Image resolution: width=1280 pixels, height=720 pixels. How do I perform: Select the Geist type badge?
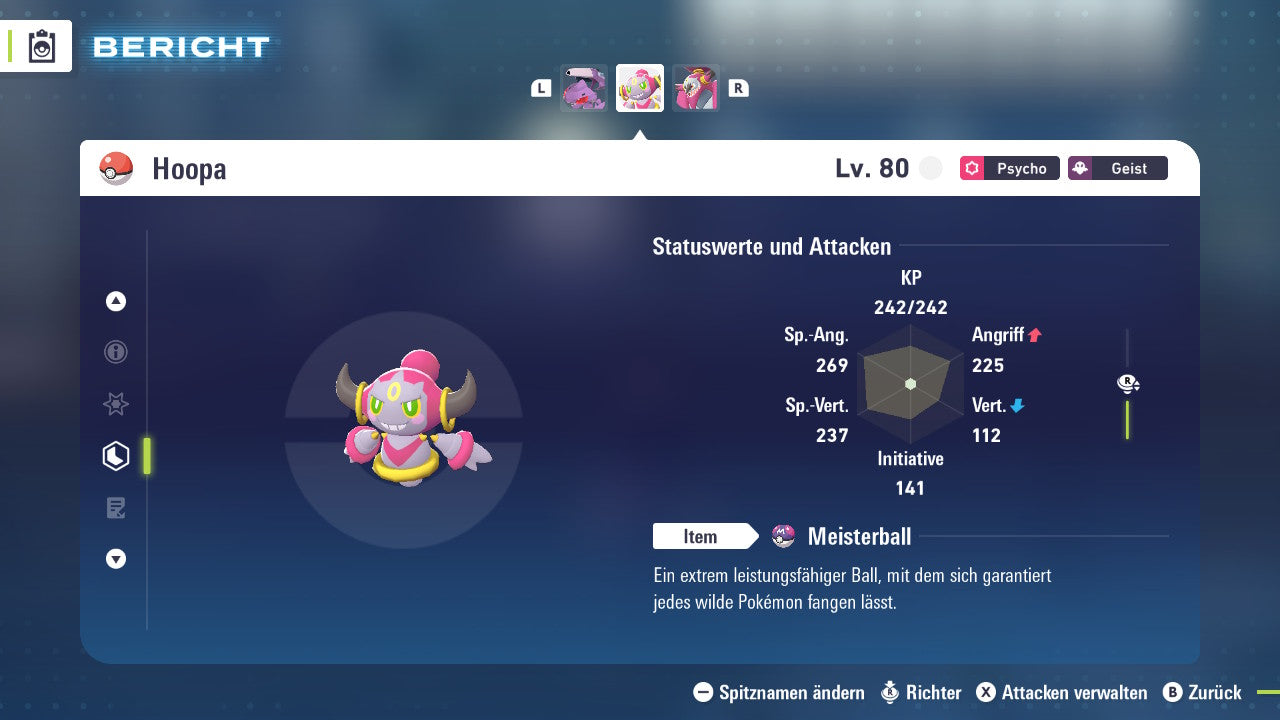point(1117,168)
